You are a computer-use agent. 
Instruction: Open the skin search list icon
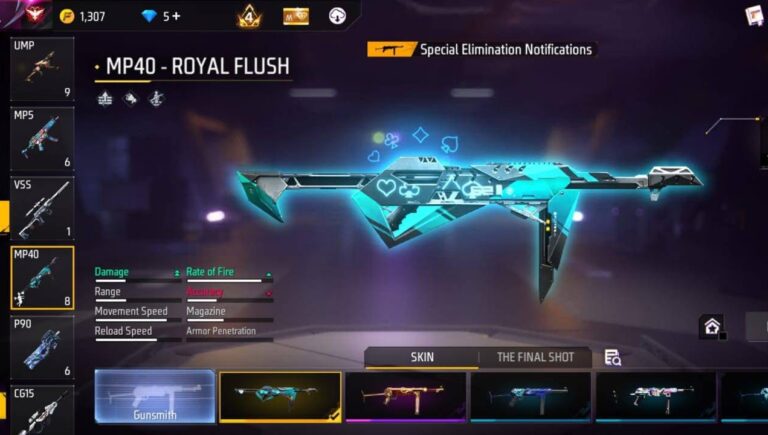pyautogui.click(x=612, y=358)
